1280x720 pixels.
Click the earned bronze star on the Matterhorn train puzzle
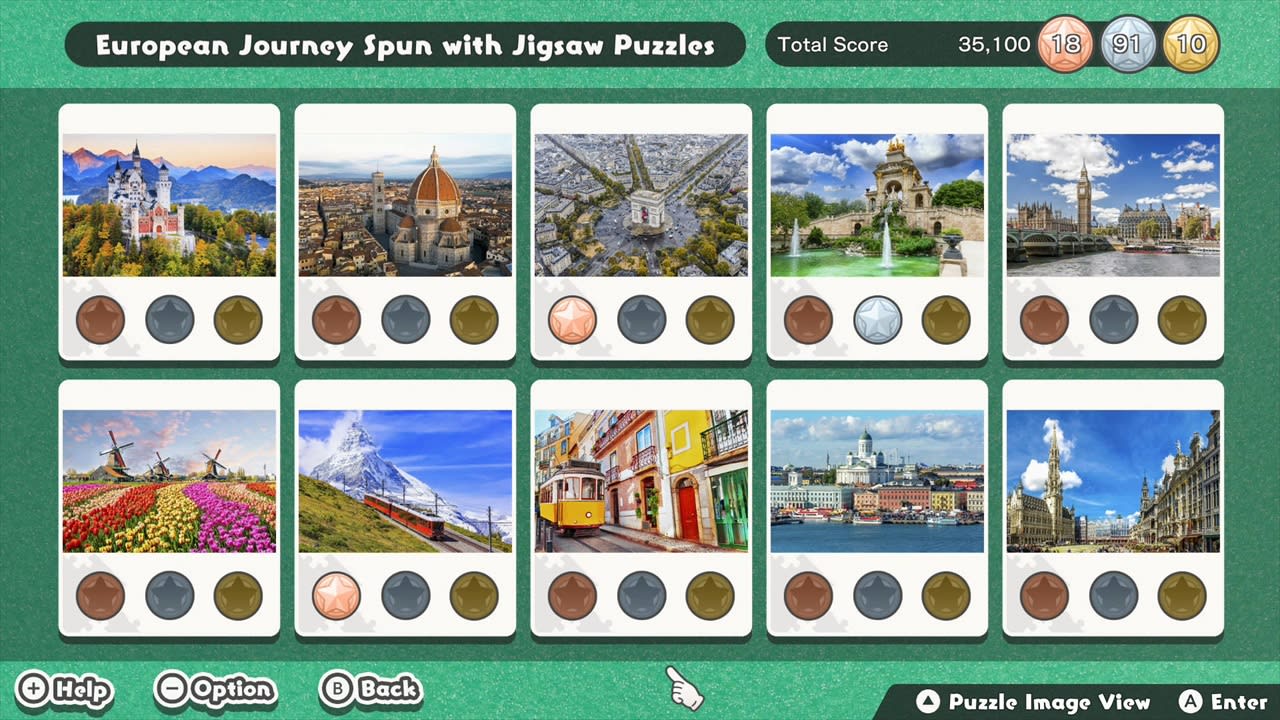pos(337,595)
